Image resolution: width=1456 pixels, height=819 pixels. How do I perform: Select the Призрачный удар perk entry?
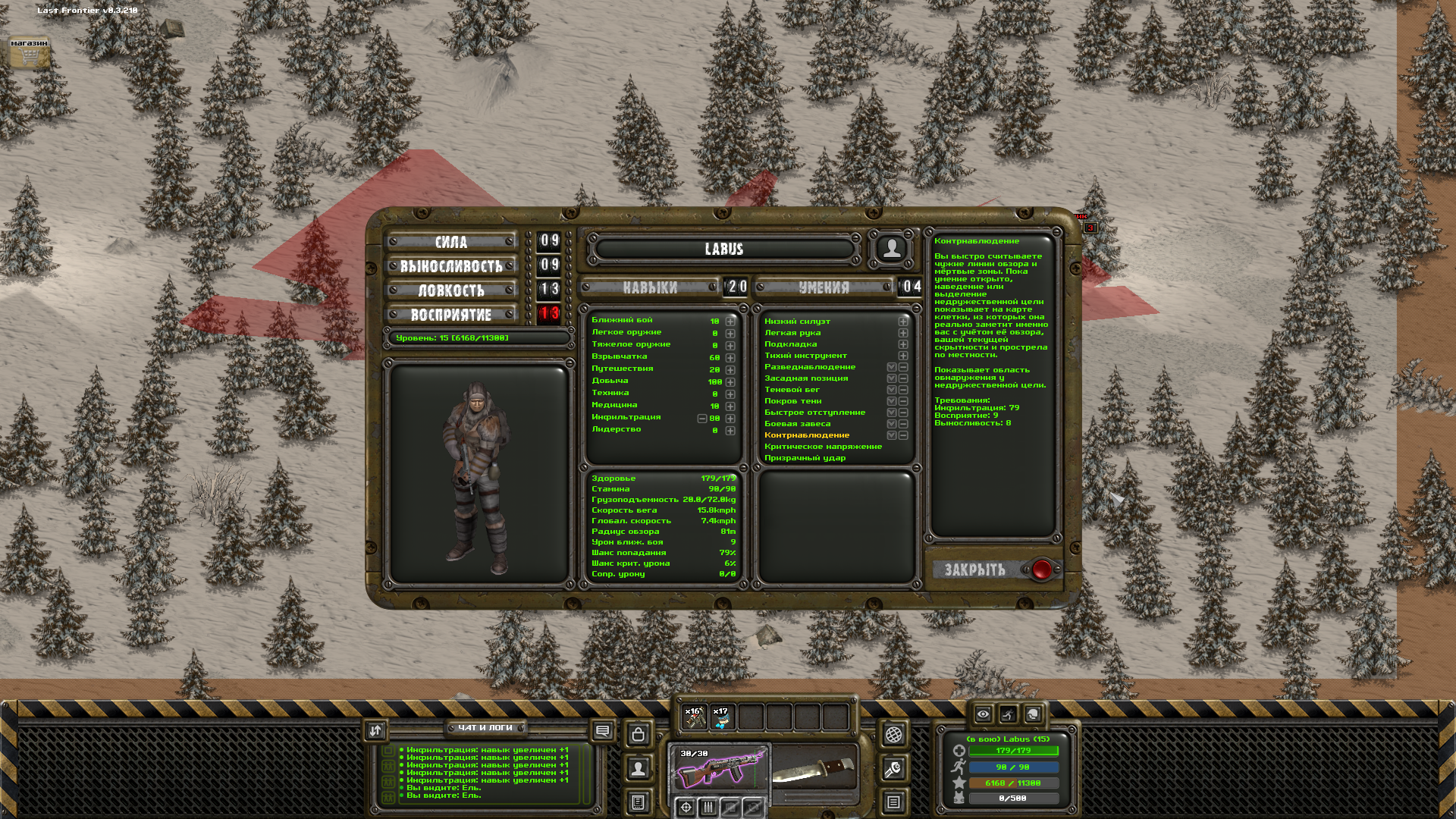[805, 458]
